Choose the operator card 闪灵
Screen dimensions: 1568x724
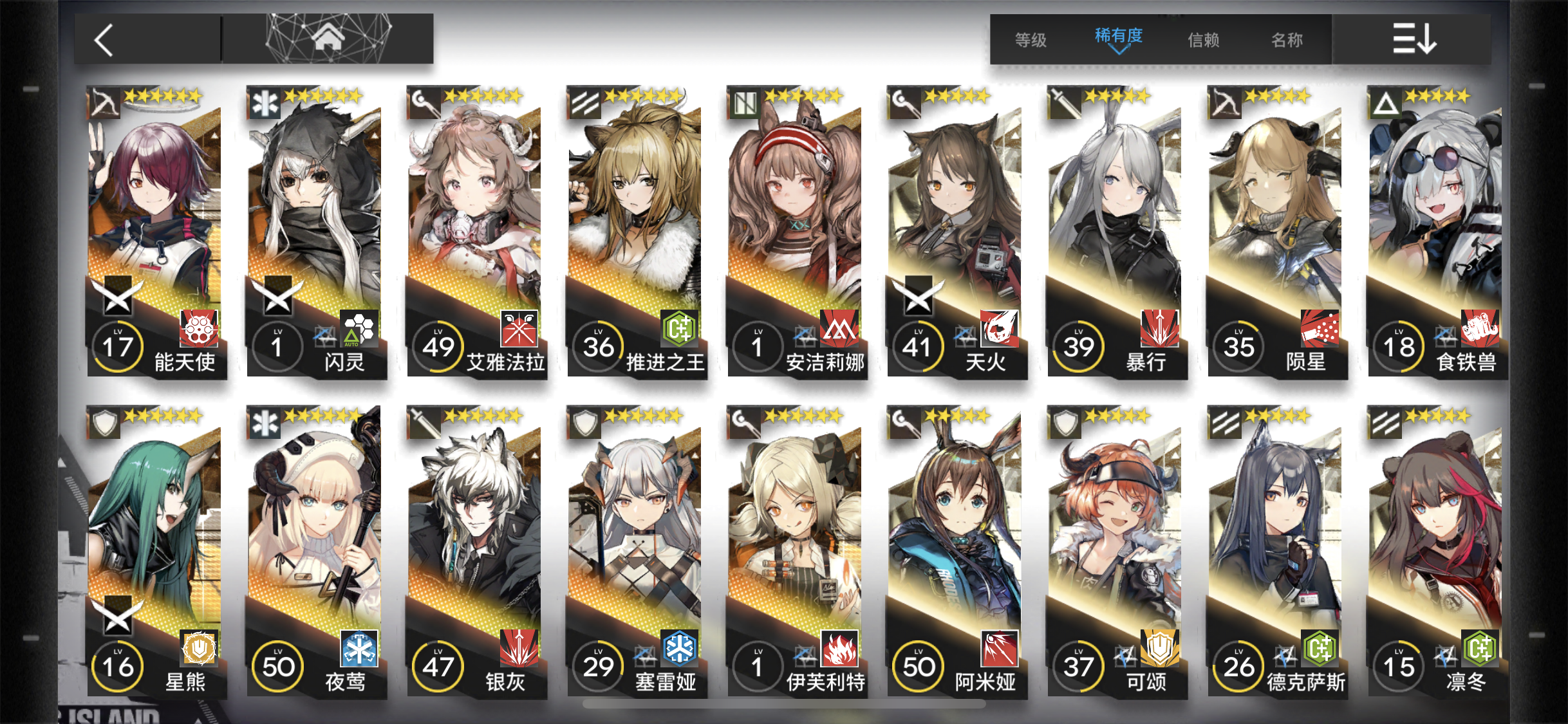(315, 232)
